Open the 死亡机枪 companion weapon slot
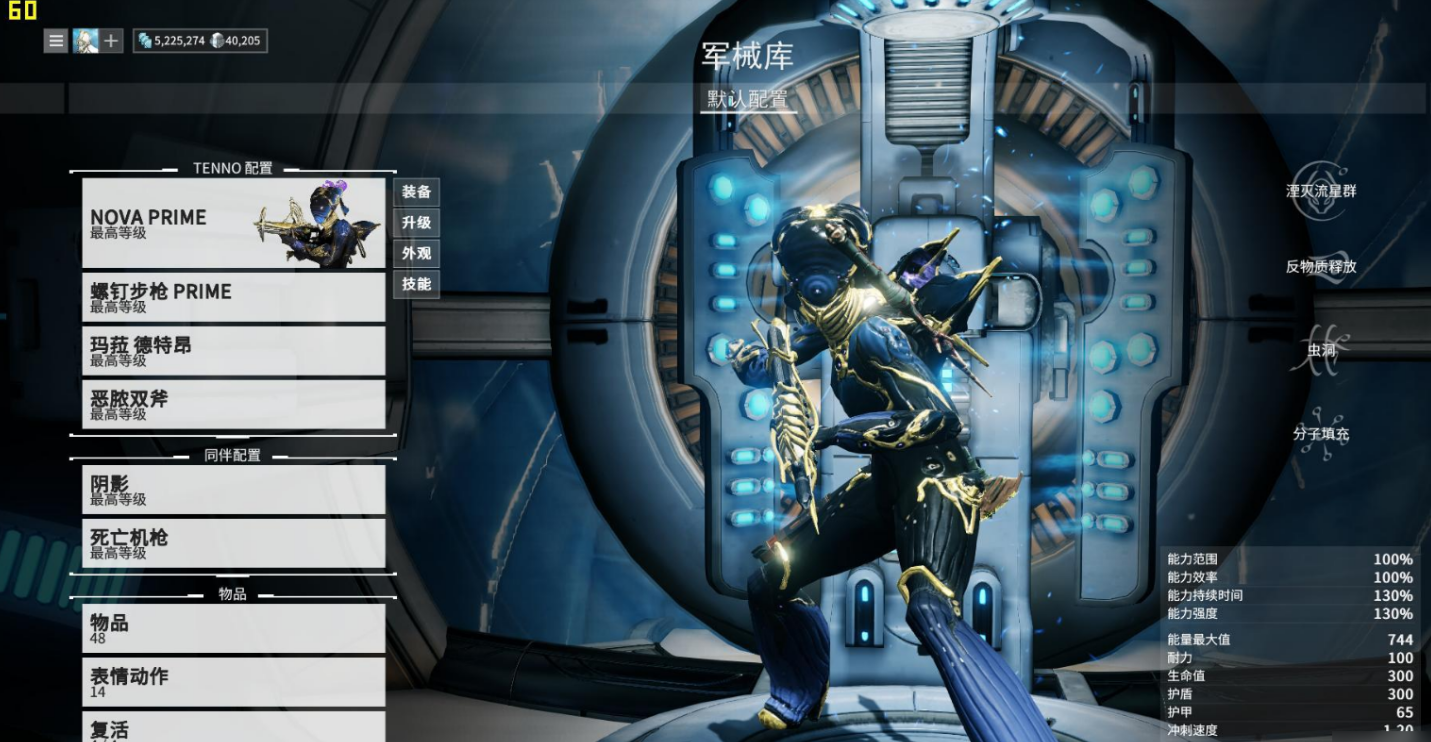Viewport: 1431px width, 742px height. (233, 543)
